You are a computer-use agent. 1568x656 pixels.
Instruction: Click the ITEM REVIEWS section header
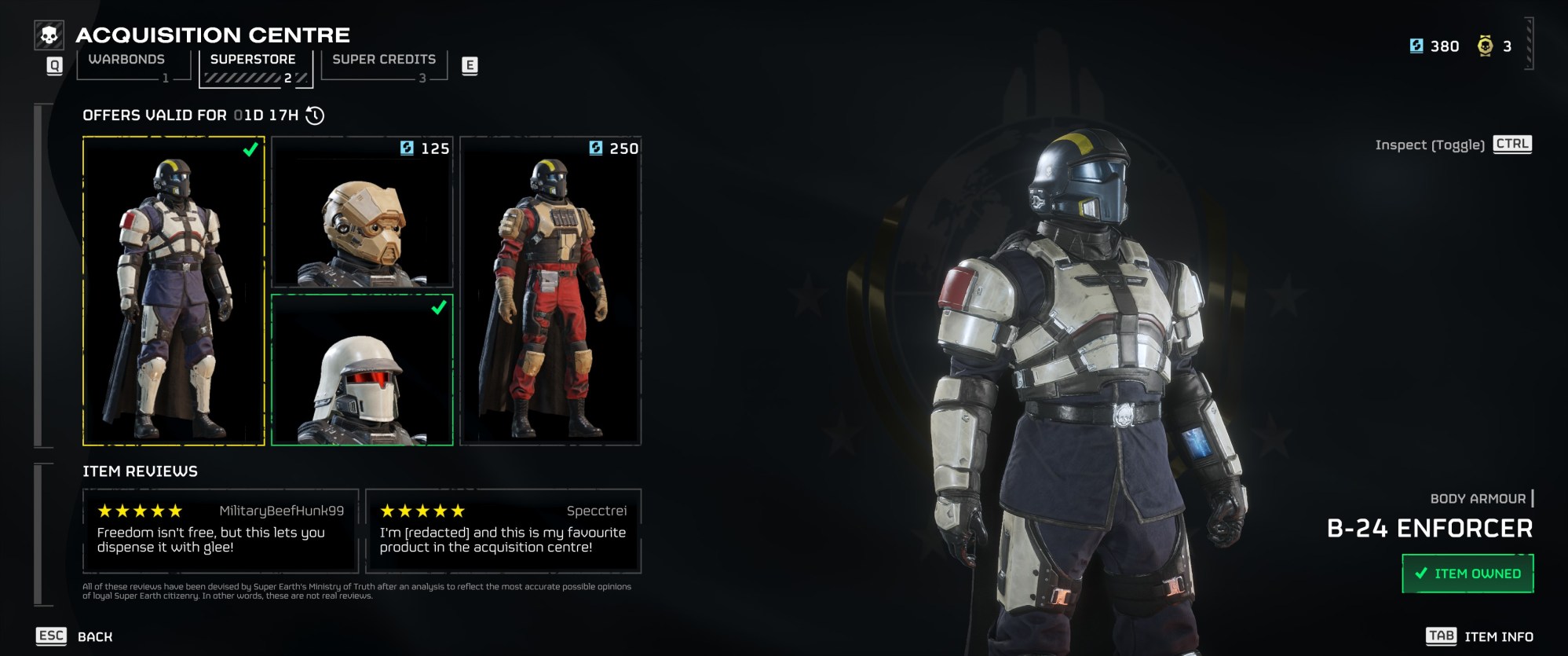tap(140, 471)
